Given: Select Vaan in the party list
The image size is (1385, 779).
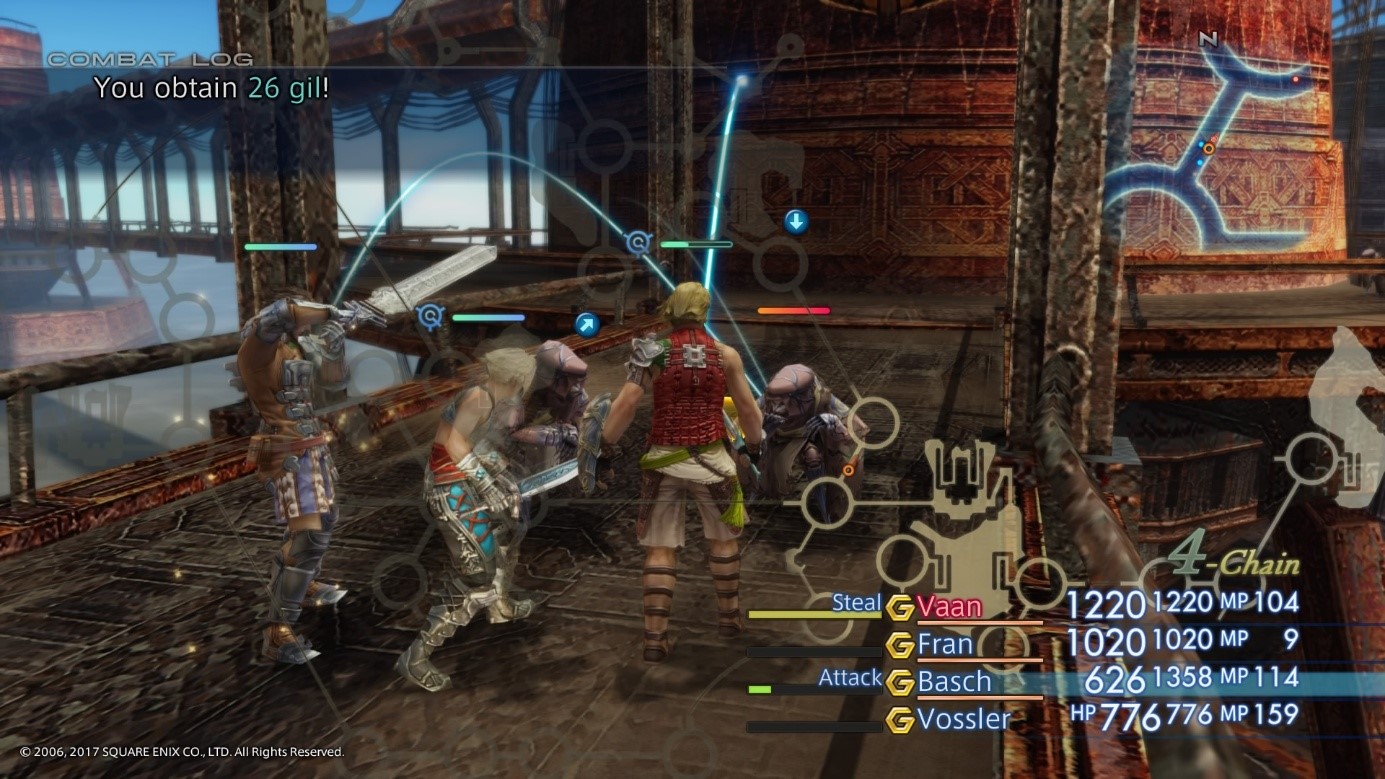Looking at the screenshot, I should (950, 606).
